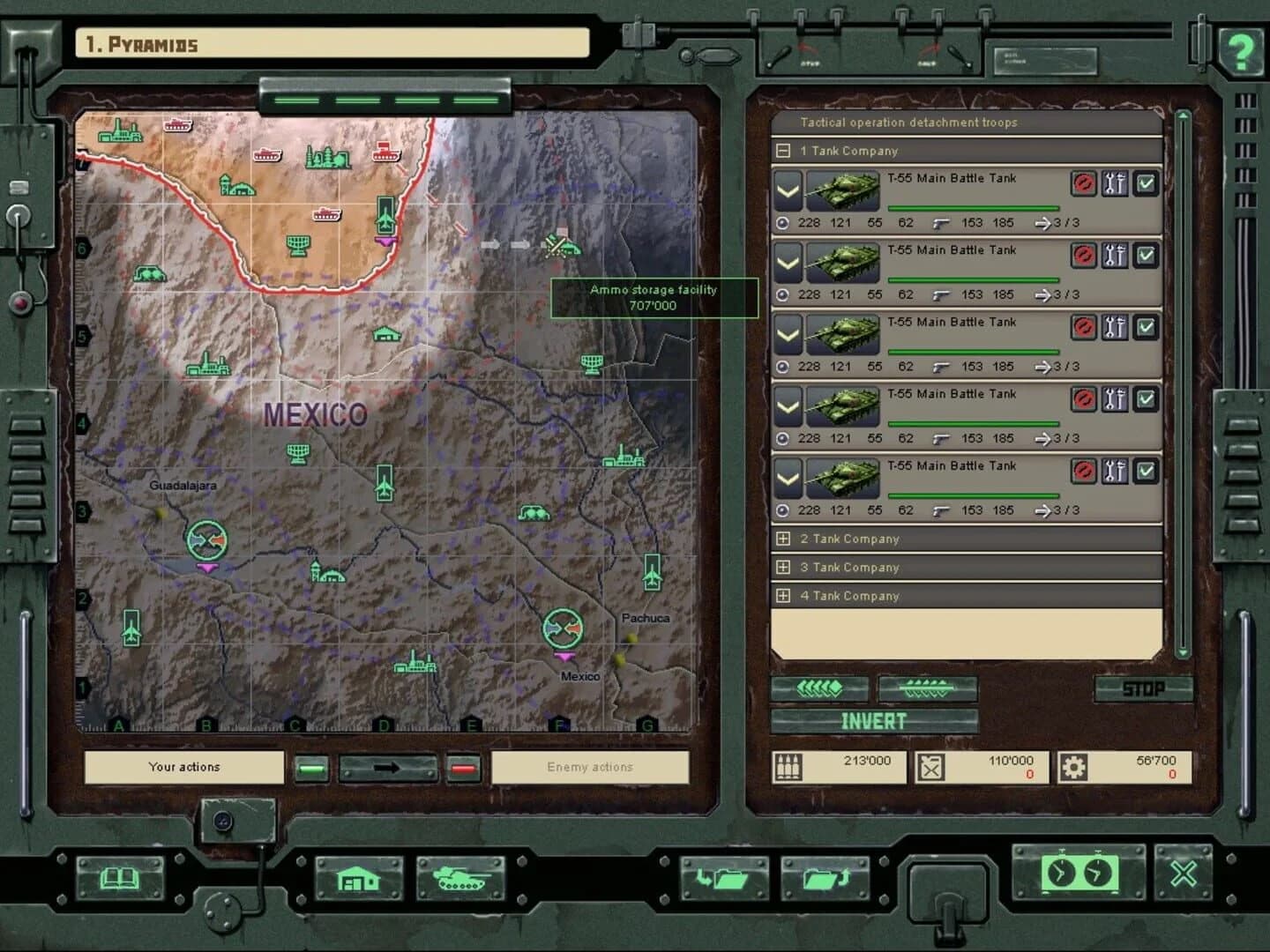This screenshot has height=952, width=1270.
Task: Expand the 2 Tank Company section
Action: tap(783, 539)
